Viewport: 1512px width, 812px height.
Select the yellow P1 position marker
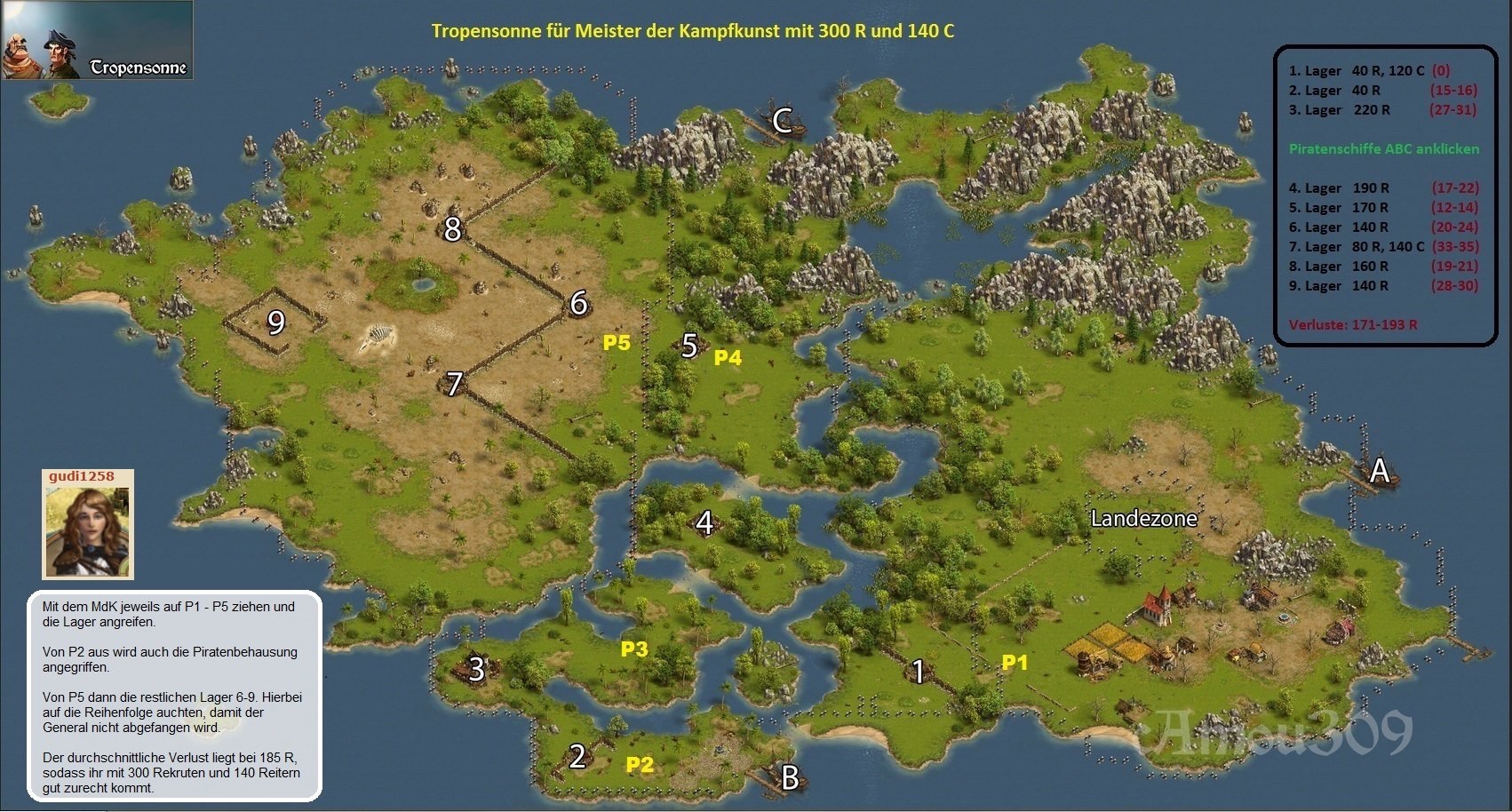pyautogui.click(x=1015, y=662)
